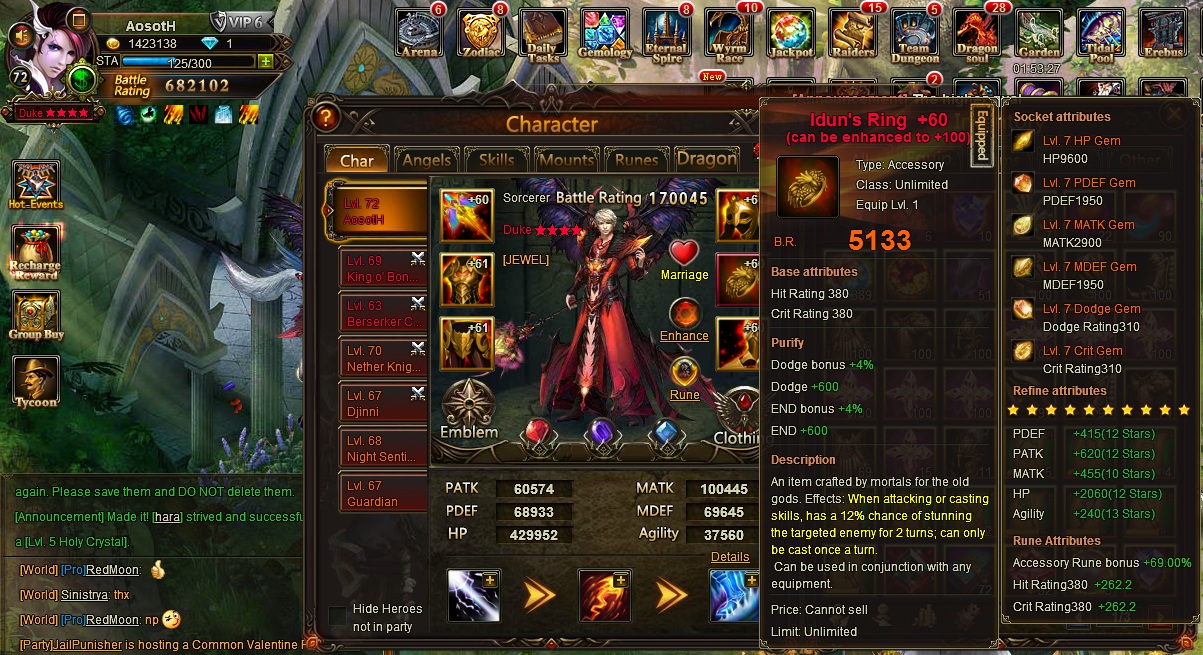Switch to the Angels tab
The height and width of the screenshot is (655, 1203).
click(427, 160)
